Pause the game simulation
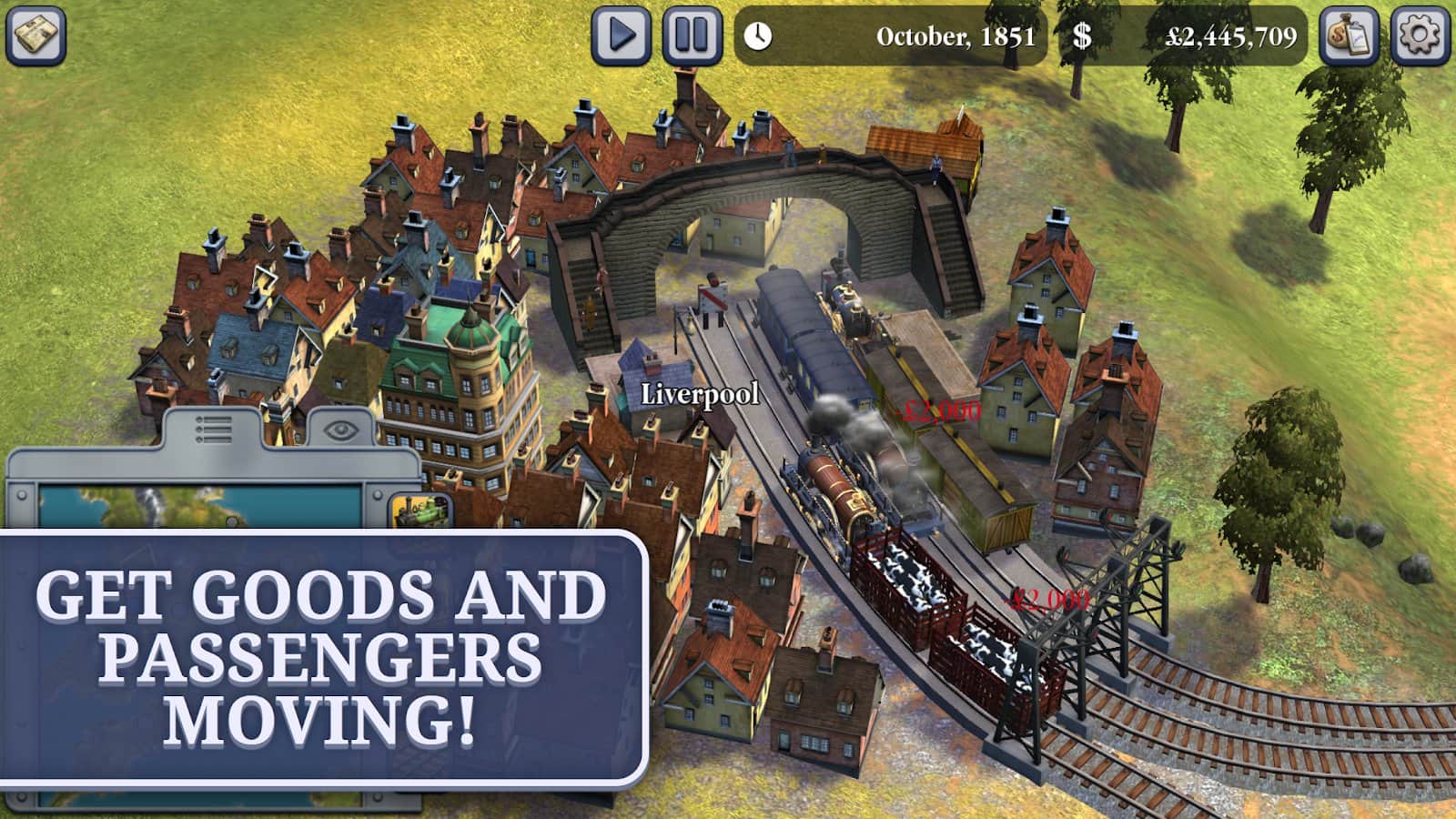 pos(692,36)
